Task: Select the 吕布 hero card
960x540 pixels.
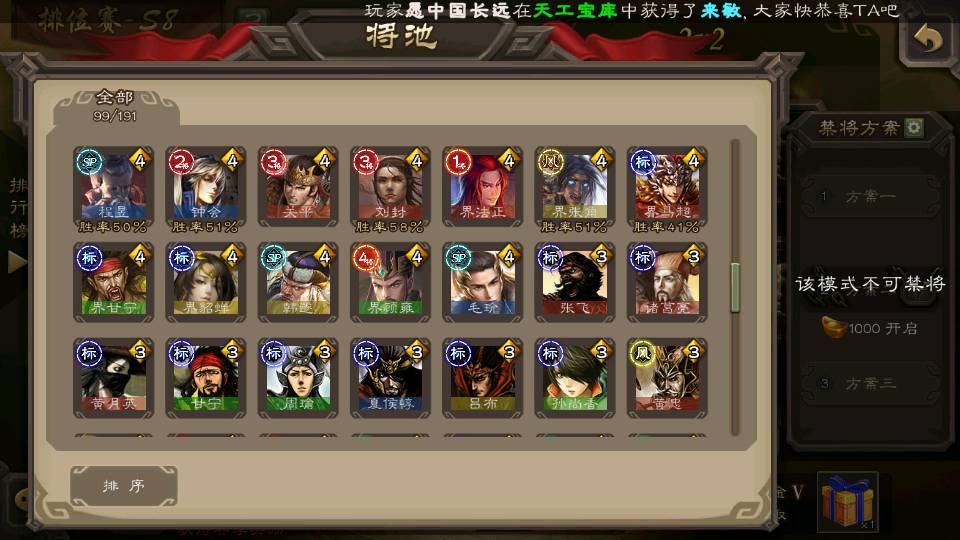Action: tap(482, 378)
